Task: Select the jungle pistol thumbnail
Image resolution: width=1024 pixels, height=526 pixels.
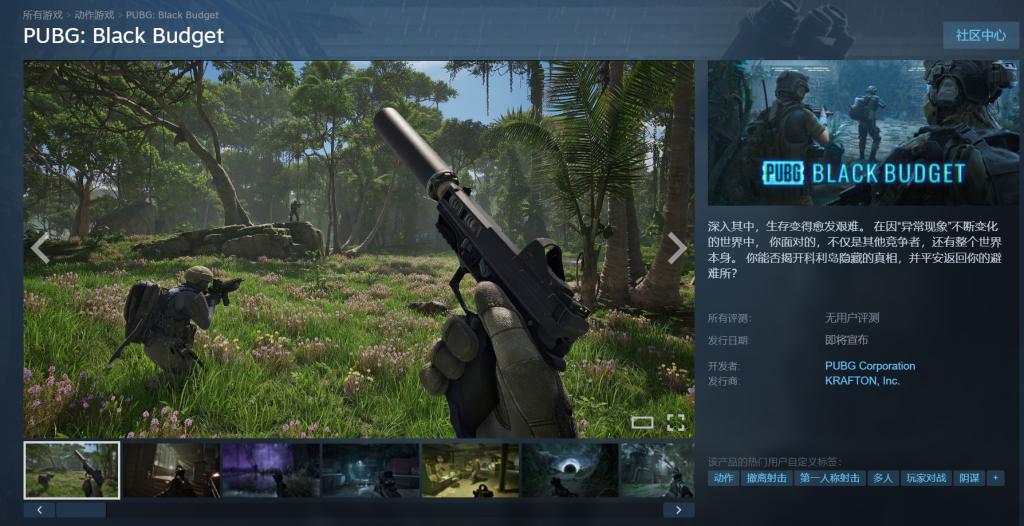Action: [71, 470]
